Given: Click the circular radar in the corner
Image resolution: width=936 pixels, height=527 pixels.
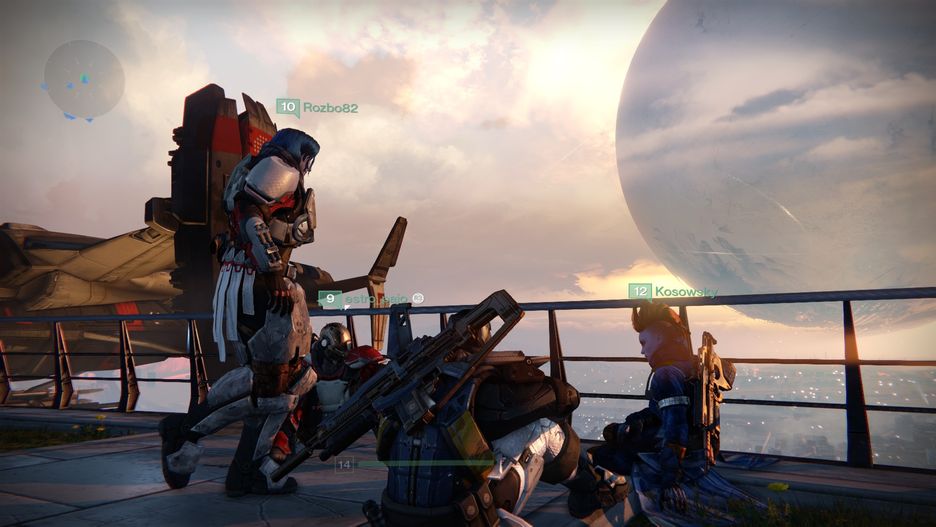Looking at the screenshot, I should point(84,79).
